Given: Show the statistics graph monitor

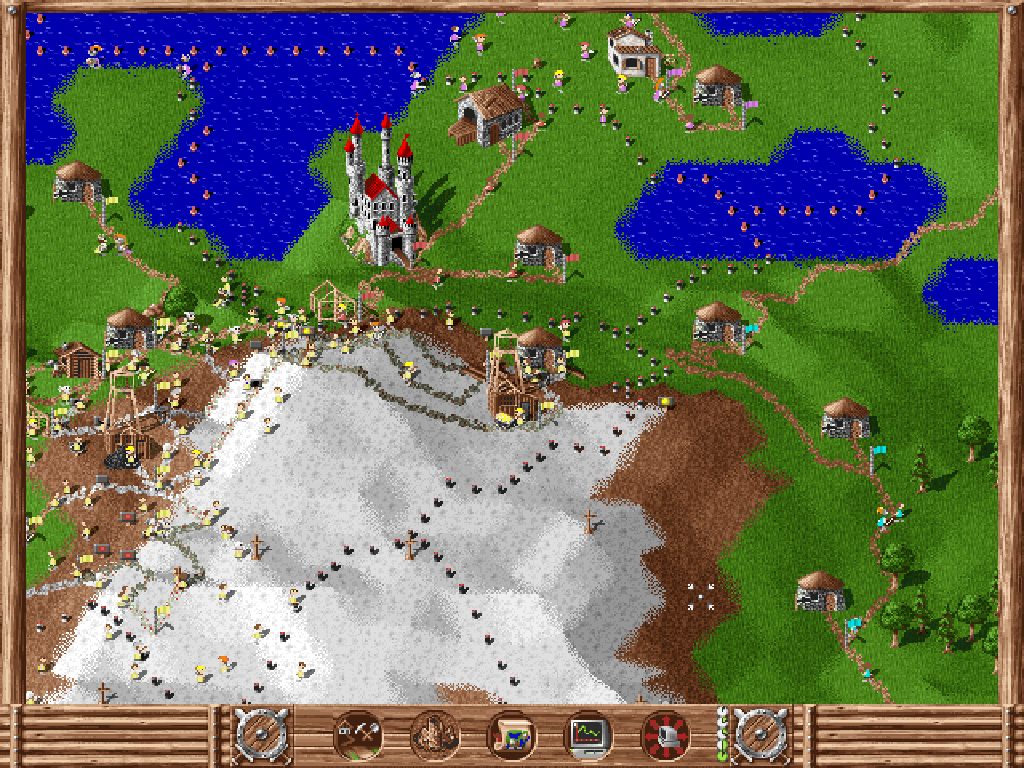Looking at the screenshot, I should coord(588,737).
